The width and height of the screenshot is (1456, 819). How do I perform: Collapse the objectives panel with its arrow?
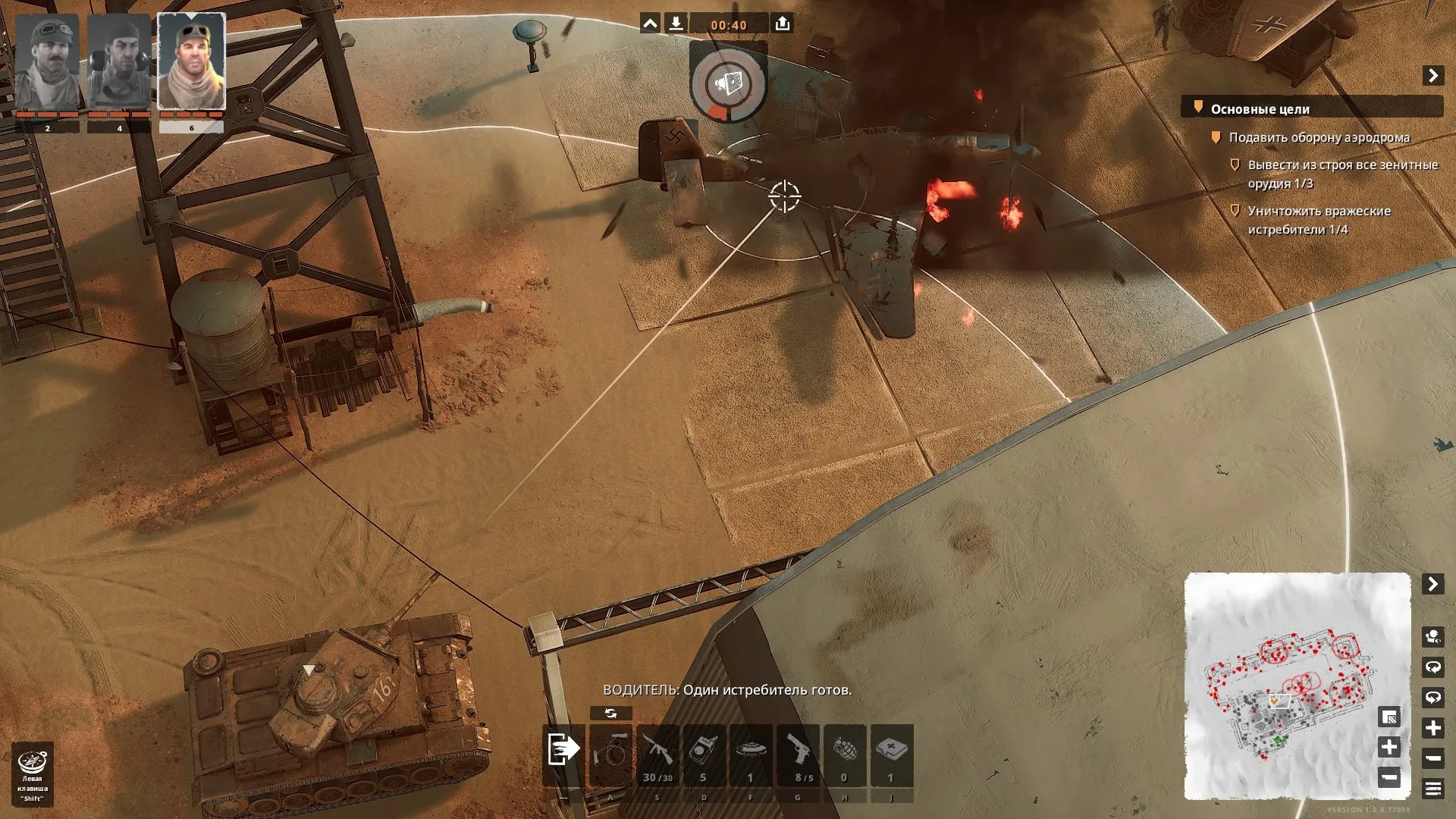point(1432,76)
